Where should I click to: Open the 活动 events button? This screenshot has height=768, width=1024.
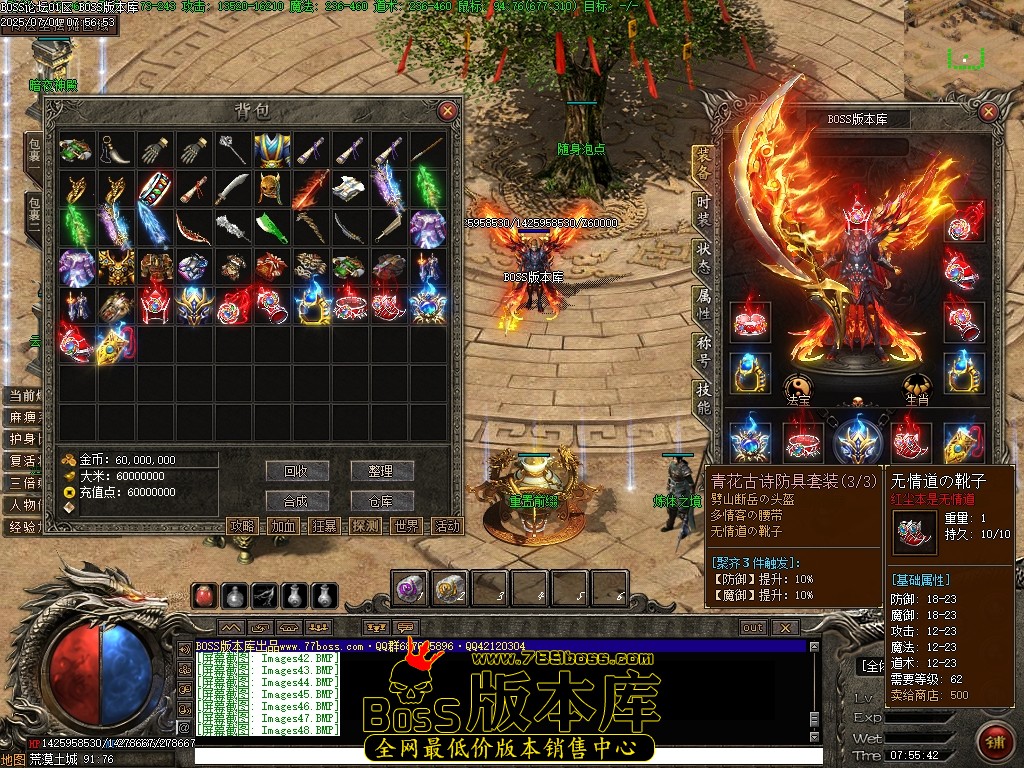[x=448, y=526]
